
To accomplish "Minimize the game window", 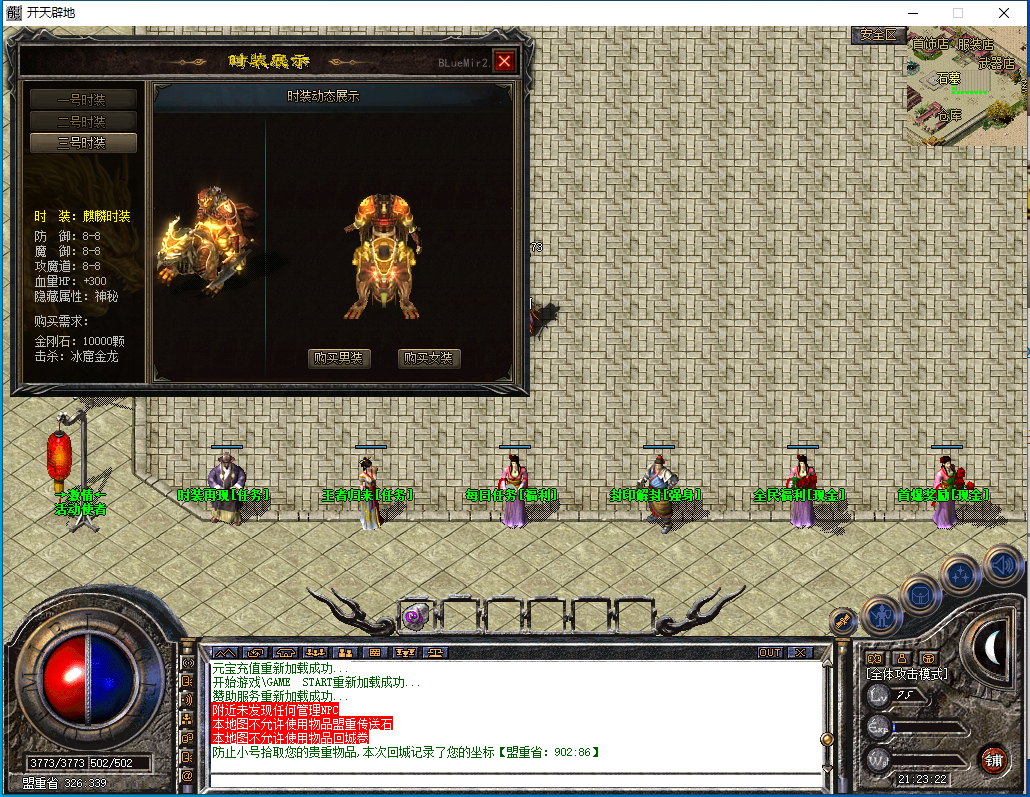I will pos(911,13).
